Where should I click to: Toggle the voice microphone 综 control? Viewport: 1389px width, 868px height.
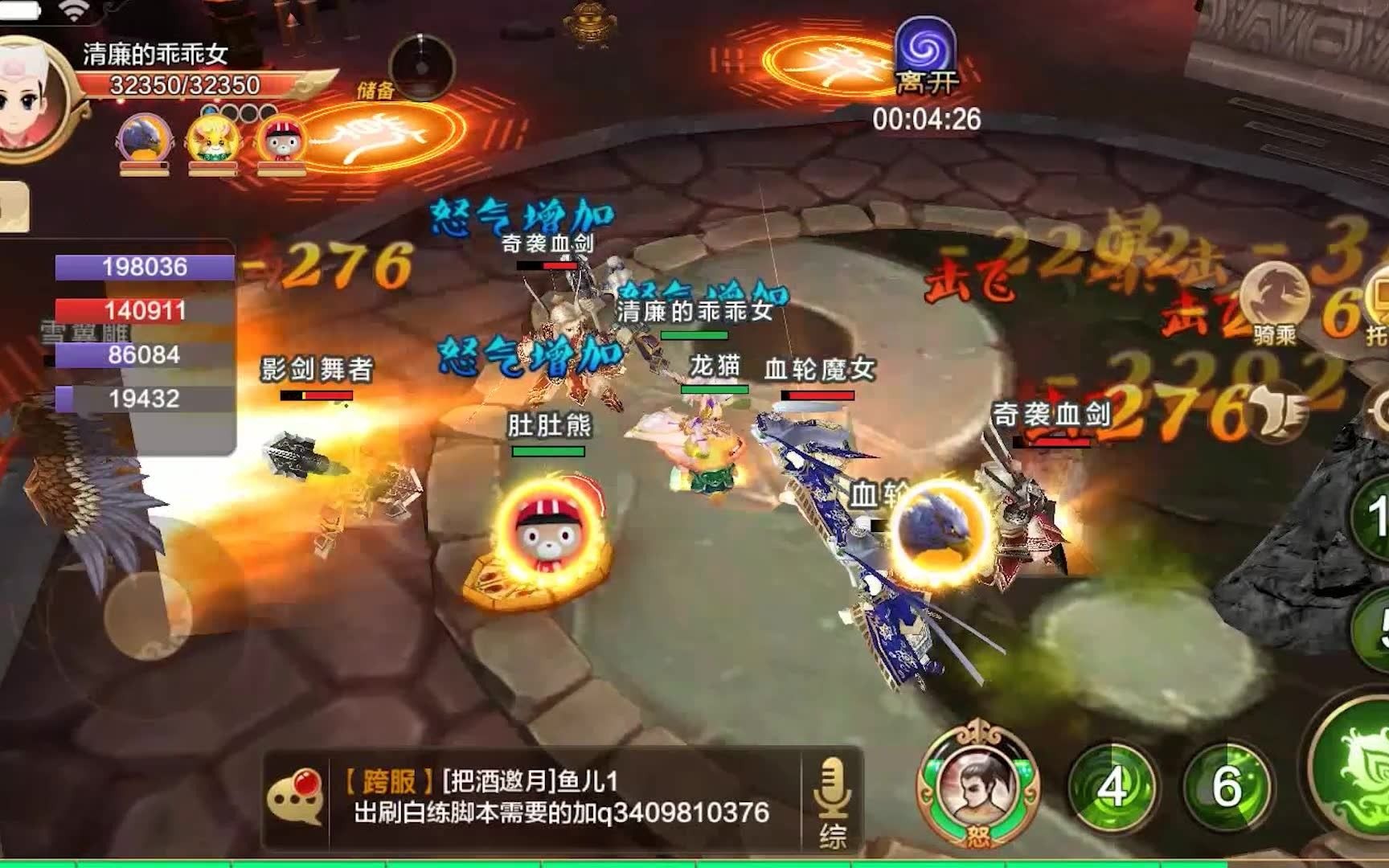point(833,796)
